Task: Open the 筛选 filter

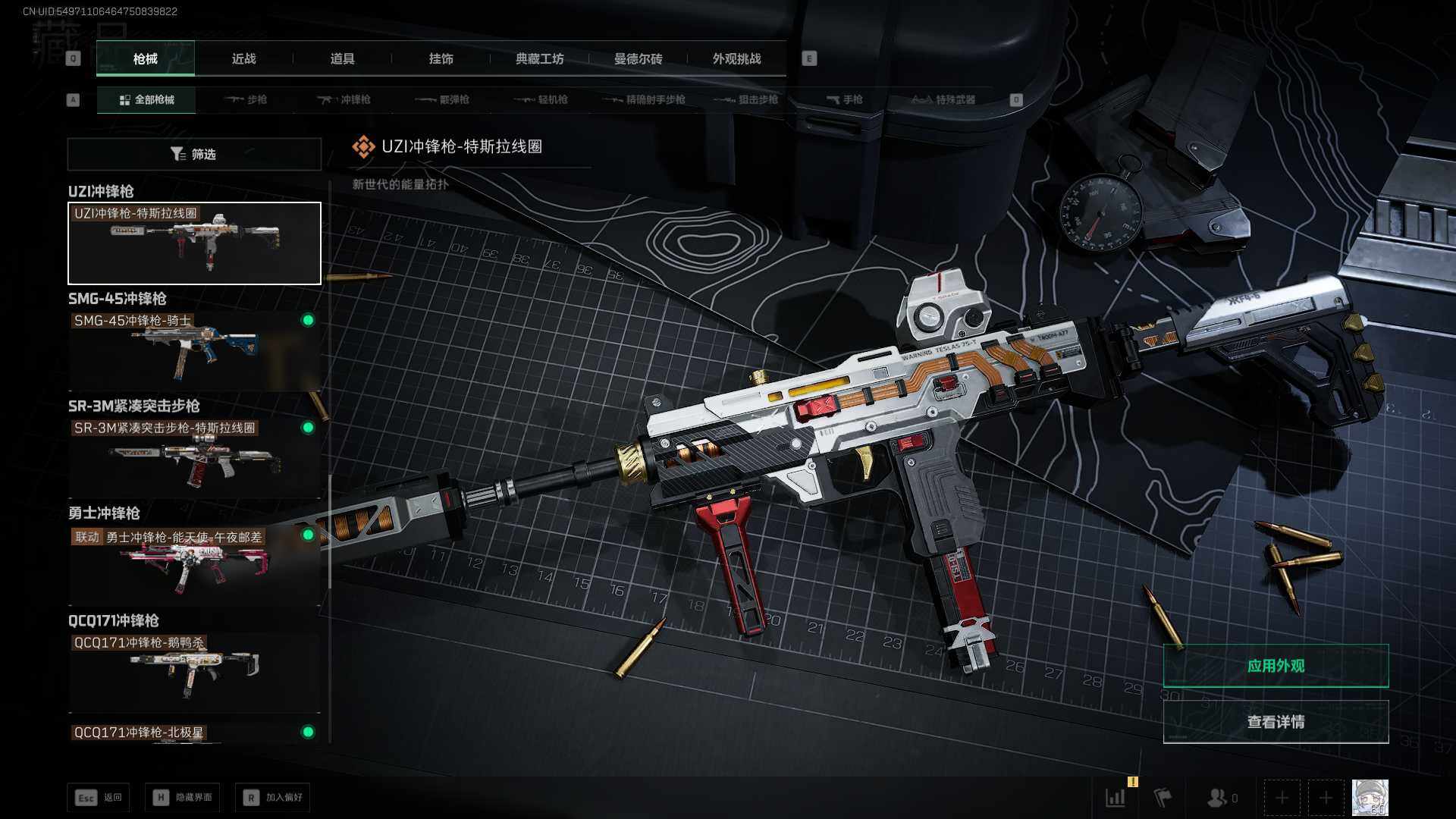Action: click(194, 154)
